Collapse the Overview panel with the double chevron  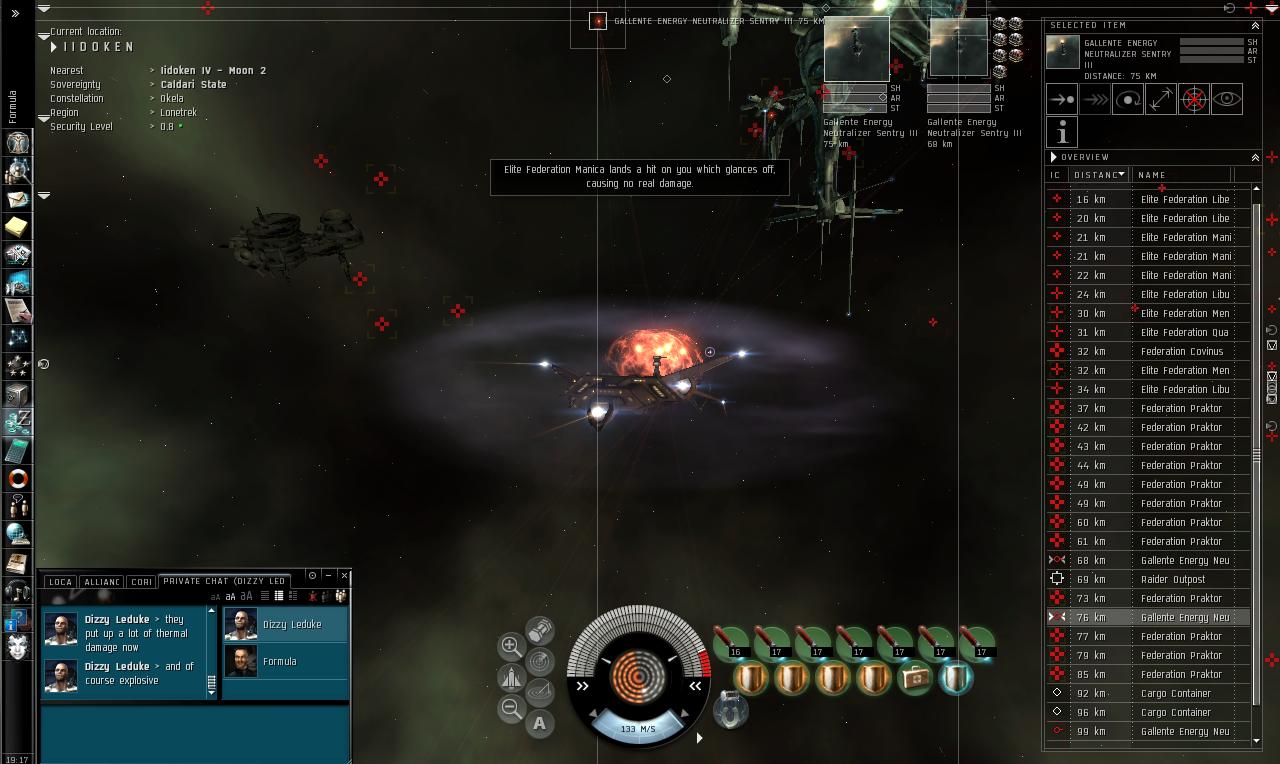[1255, 157]
